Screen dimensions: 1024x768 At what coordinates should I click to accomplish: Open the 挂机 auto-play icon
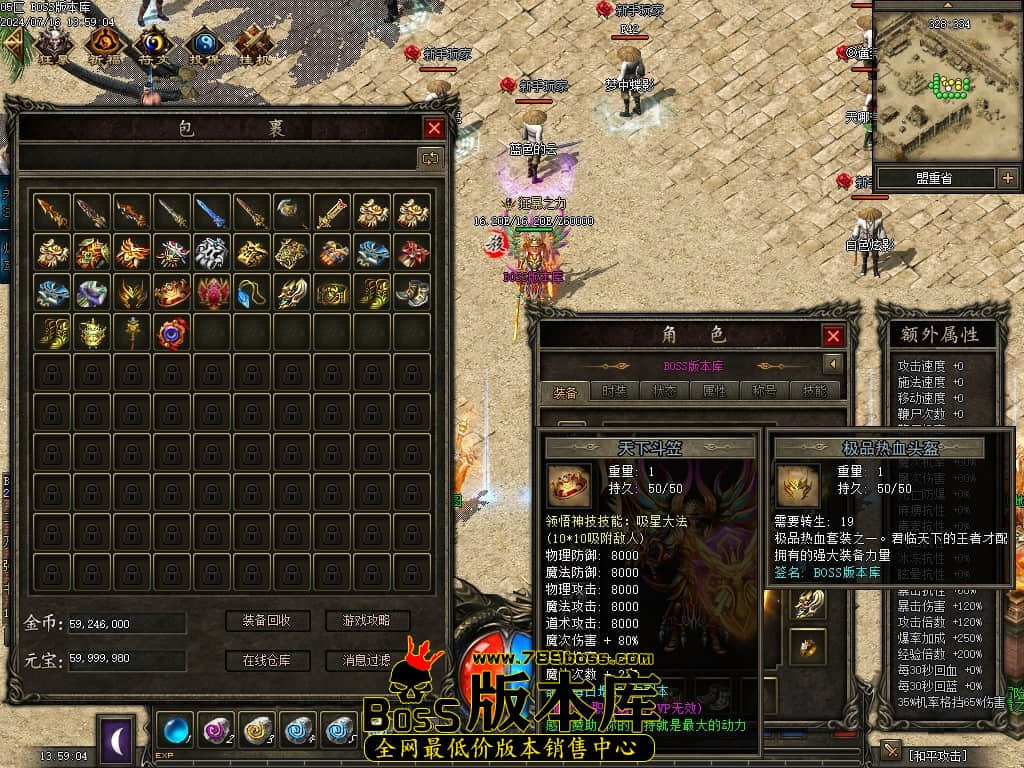252,44
